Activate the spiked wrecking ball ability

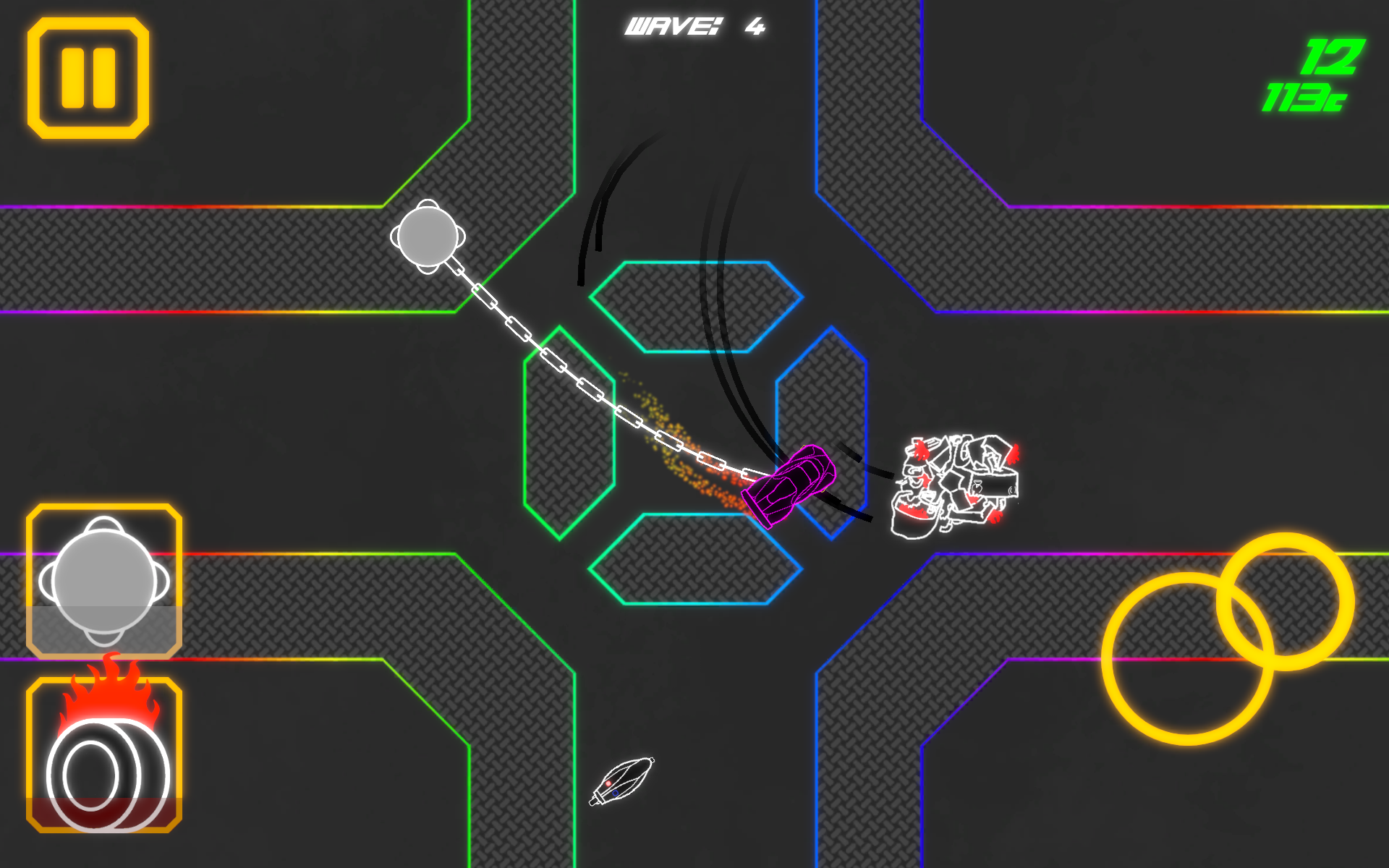(x=104, y=581)
